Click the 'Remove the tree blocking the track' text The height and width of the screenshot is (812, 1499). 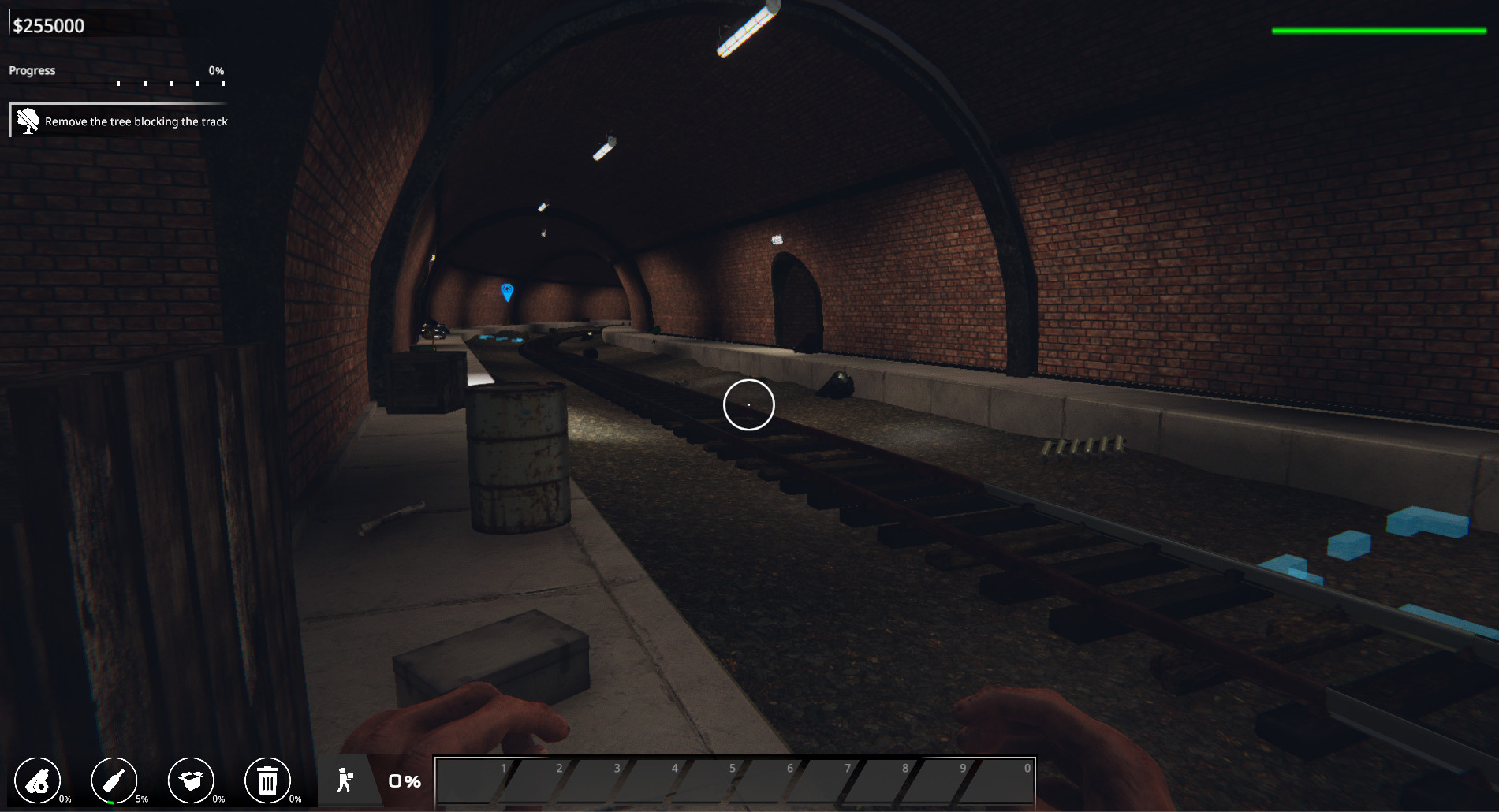[x=136, y=121]
